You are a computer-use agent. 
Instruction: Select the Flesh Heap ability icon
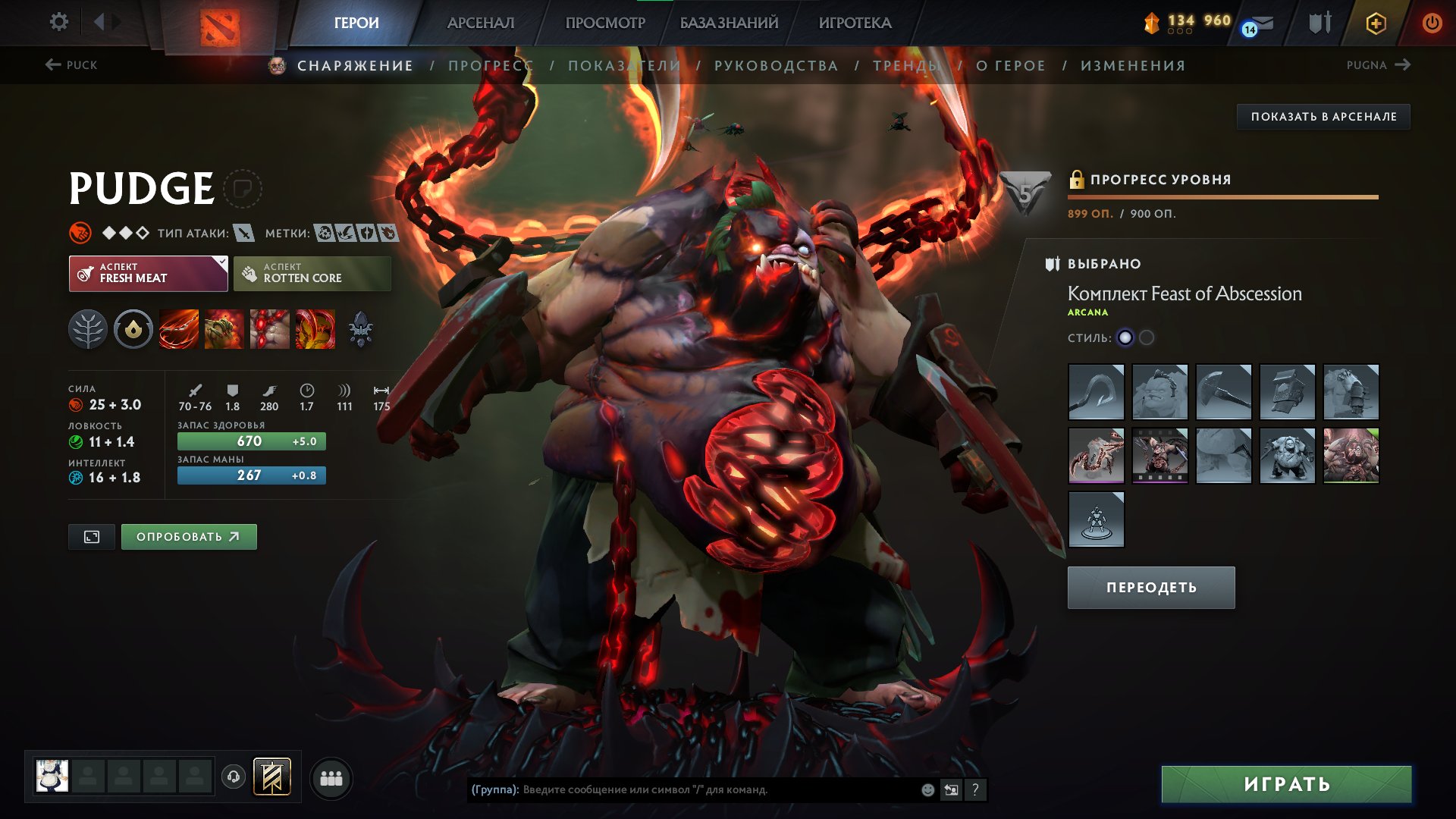click(270, 328)
